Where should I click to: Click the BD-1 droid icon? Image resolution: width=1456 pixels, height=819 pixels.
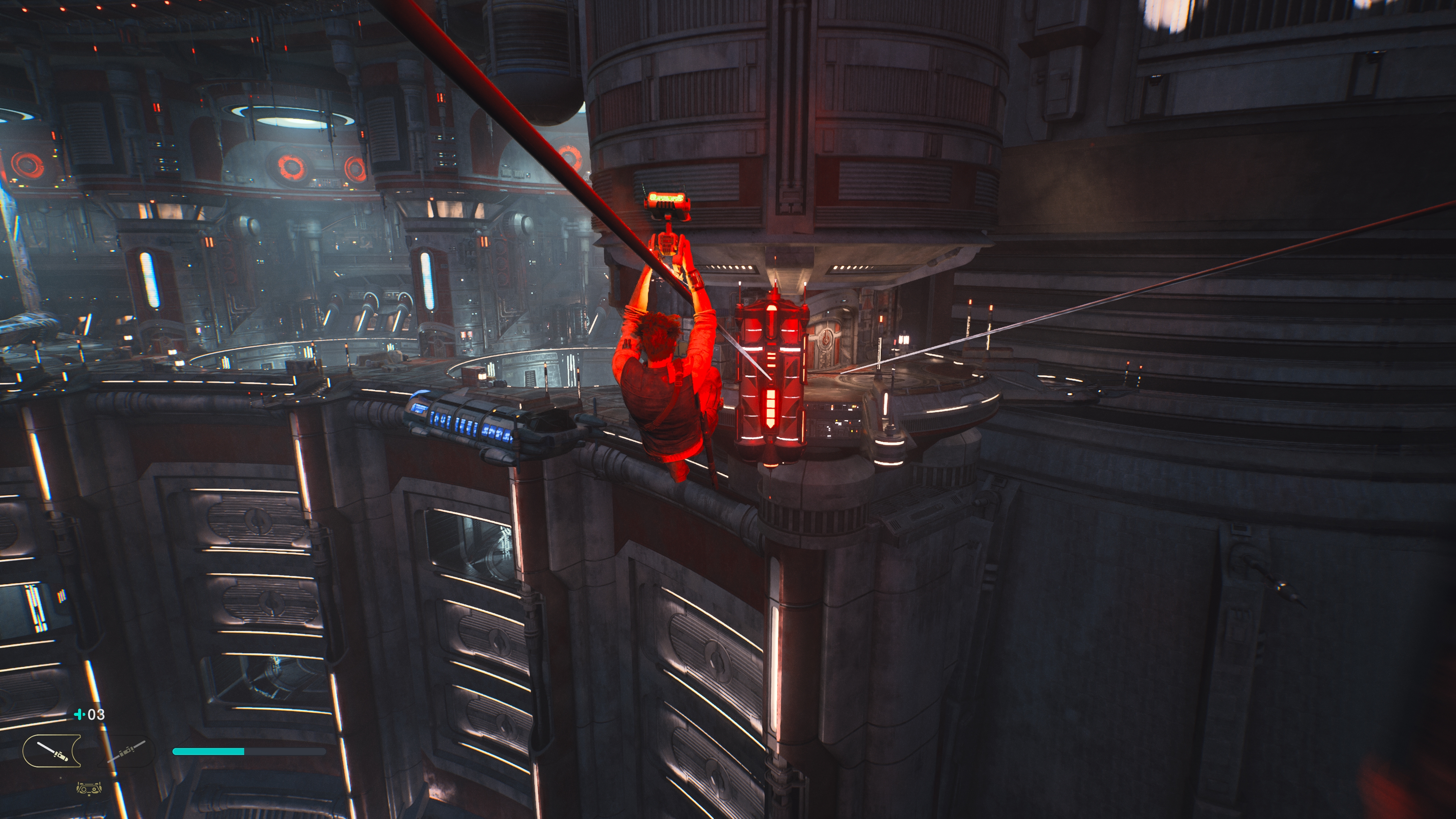pyautogui.click(x=89, y=789)
